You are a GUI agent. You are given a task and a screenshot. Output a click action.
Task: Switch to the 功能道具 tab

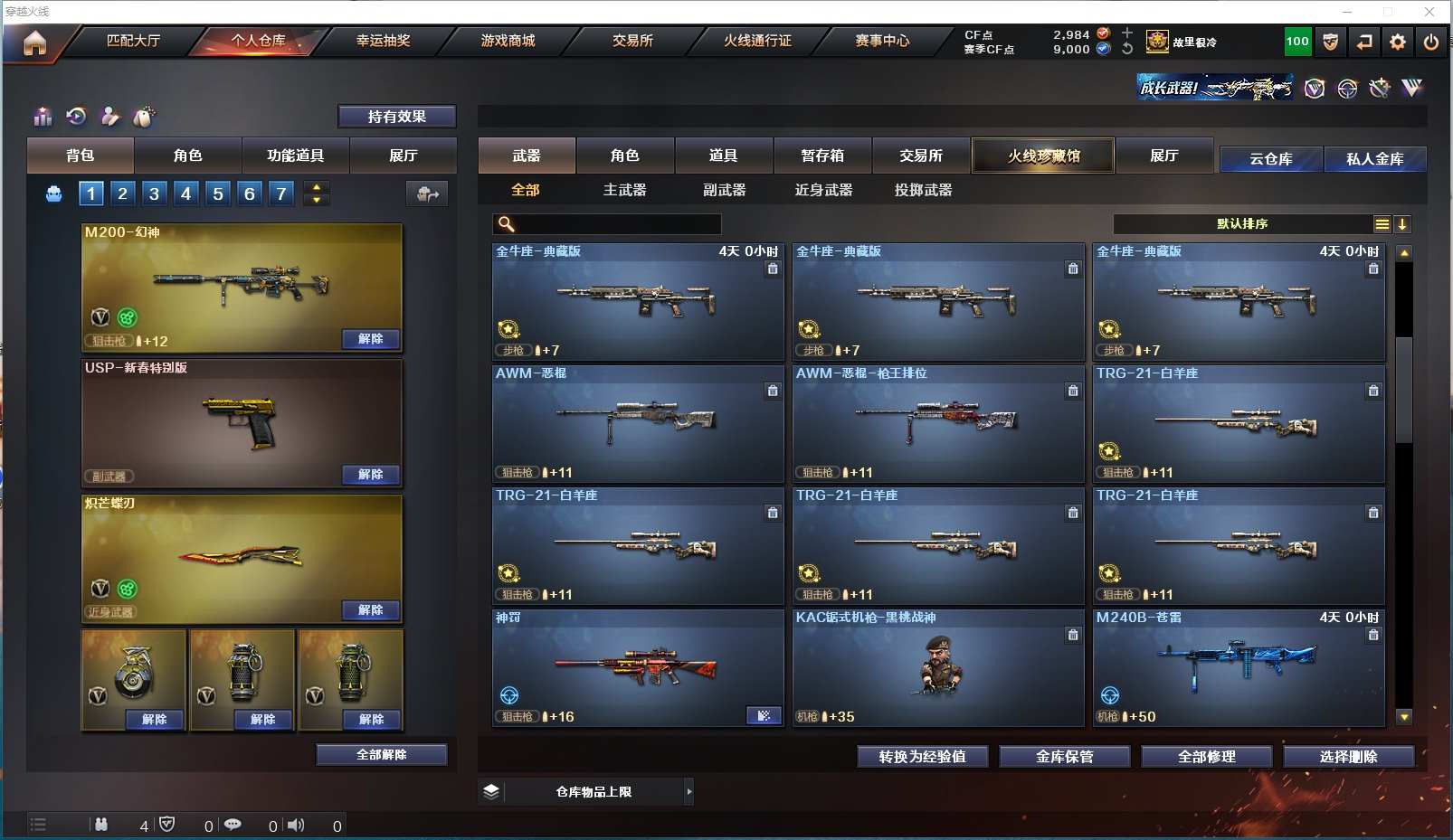tap(295, 156)
